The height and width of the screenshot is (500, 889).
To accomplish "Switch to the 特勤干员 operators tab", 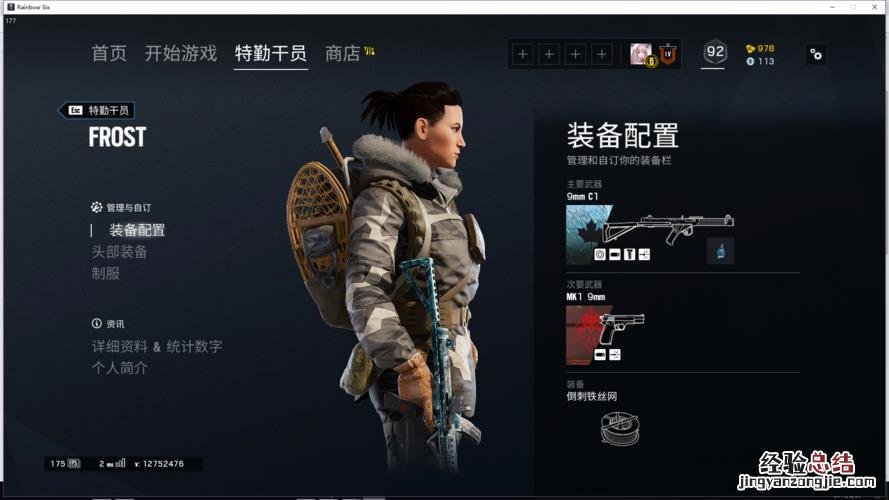I will tap(270, 54).
